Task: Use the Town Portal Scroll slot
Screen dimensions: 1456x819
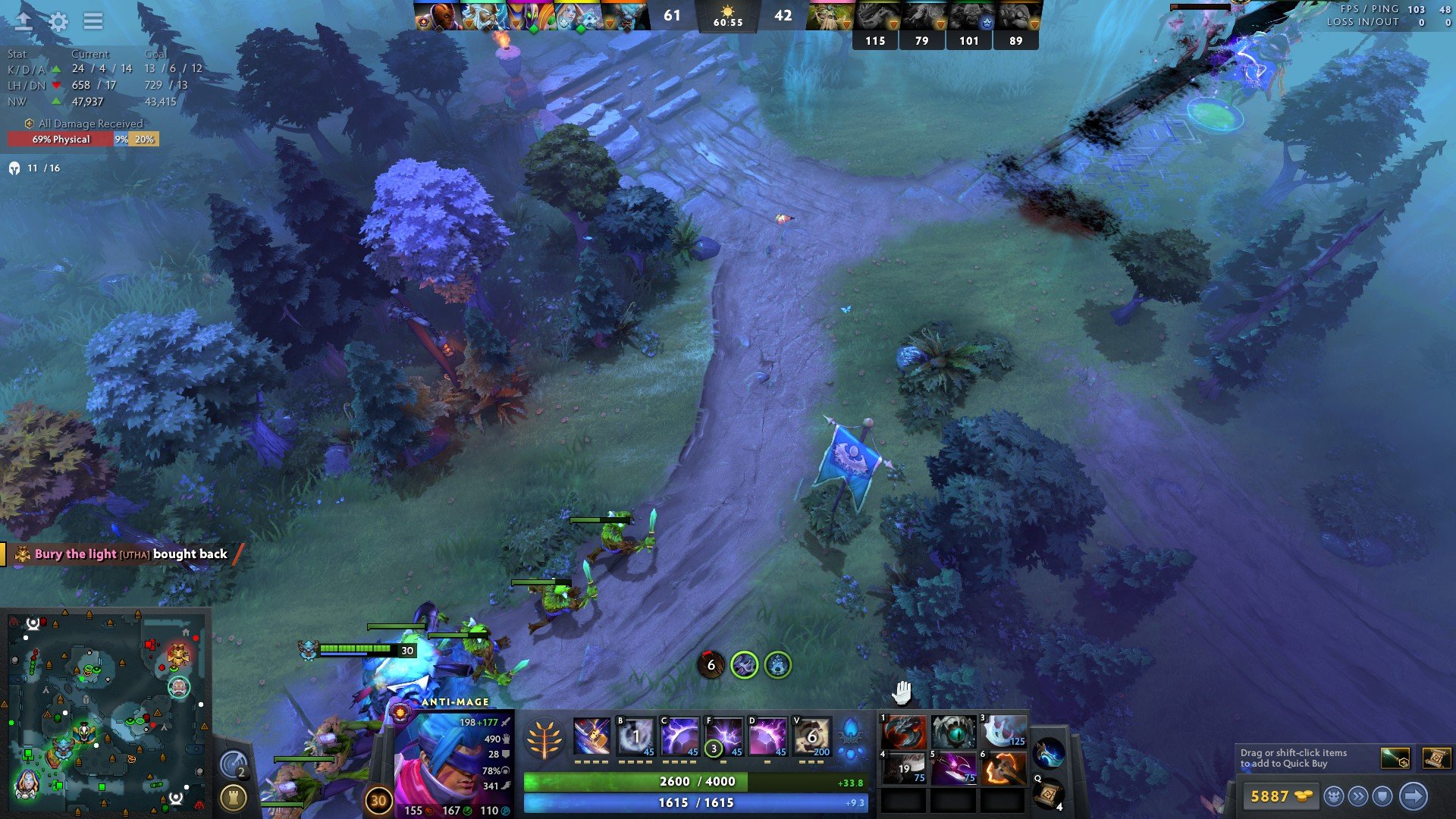Action: 1049,793
